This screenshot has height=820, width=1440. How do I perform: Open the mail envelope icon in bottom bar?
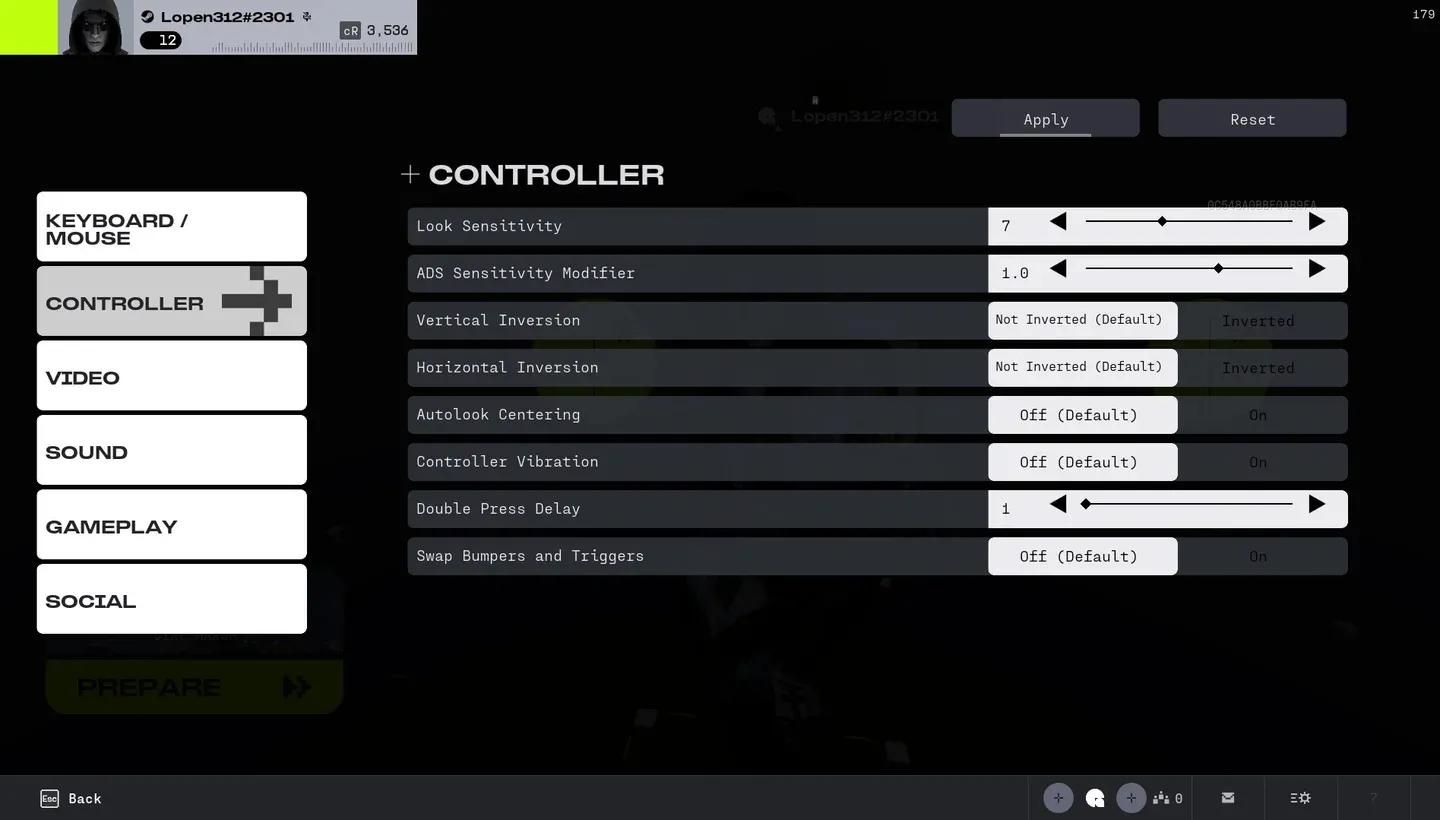[x=1227, y=798]
